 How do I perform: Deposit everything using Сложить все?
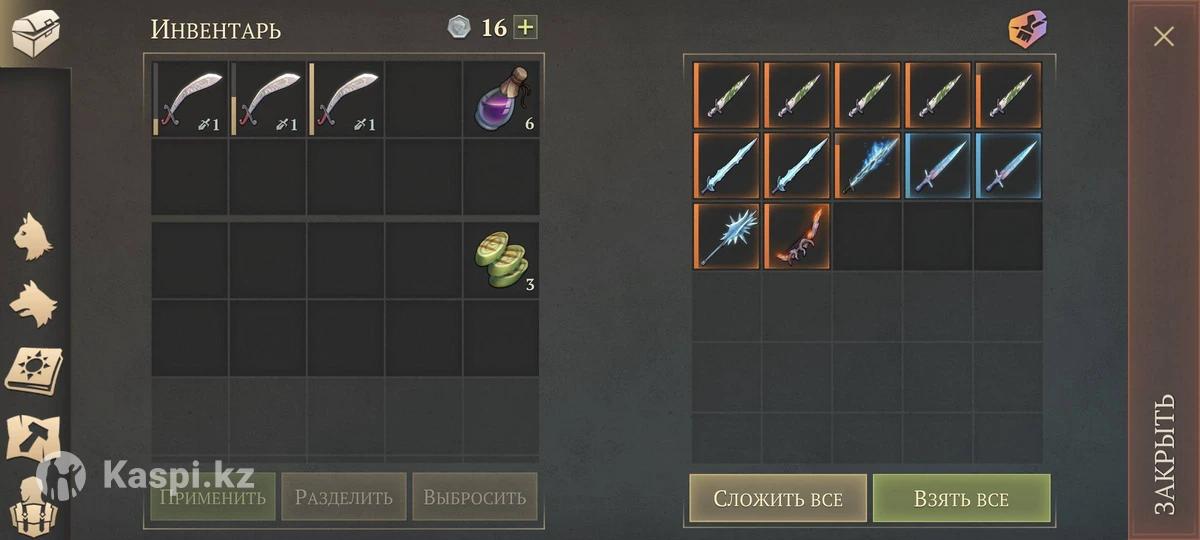pyautogui.click(x=777, y=498)
